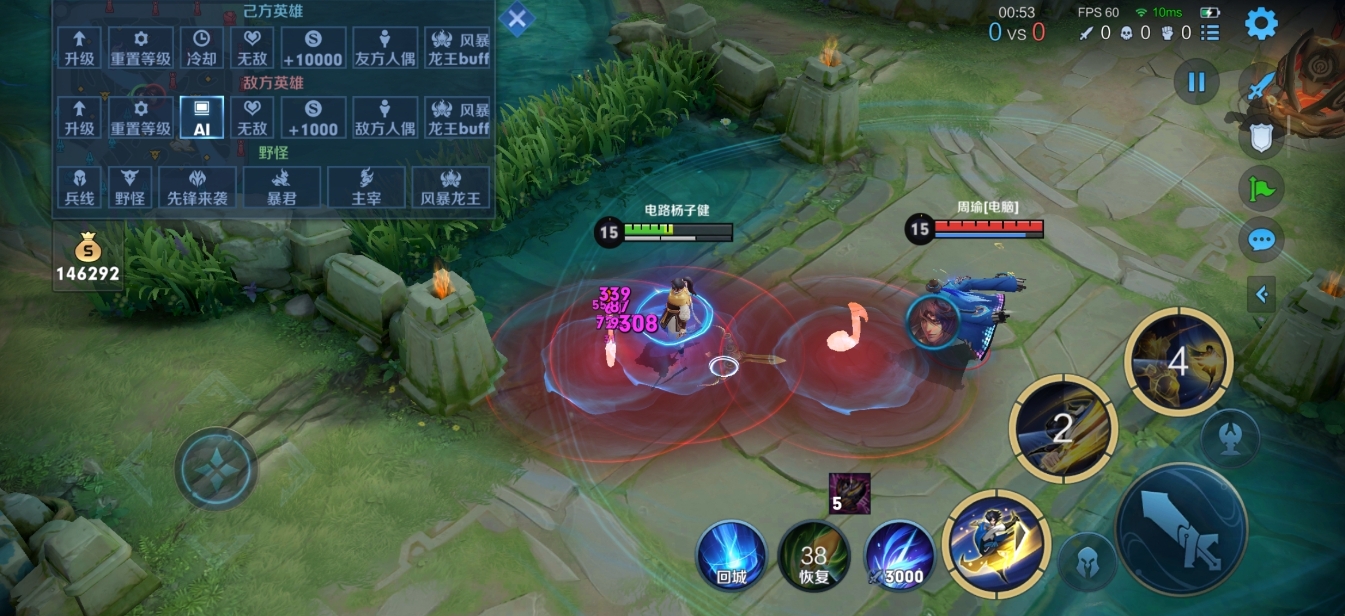Screen dimensions: 1345x616
Task: Tap the sword basic attack button
Action: click(1181, 529)
